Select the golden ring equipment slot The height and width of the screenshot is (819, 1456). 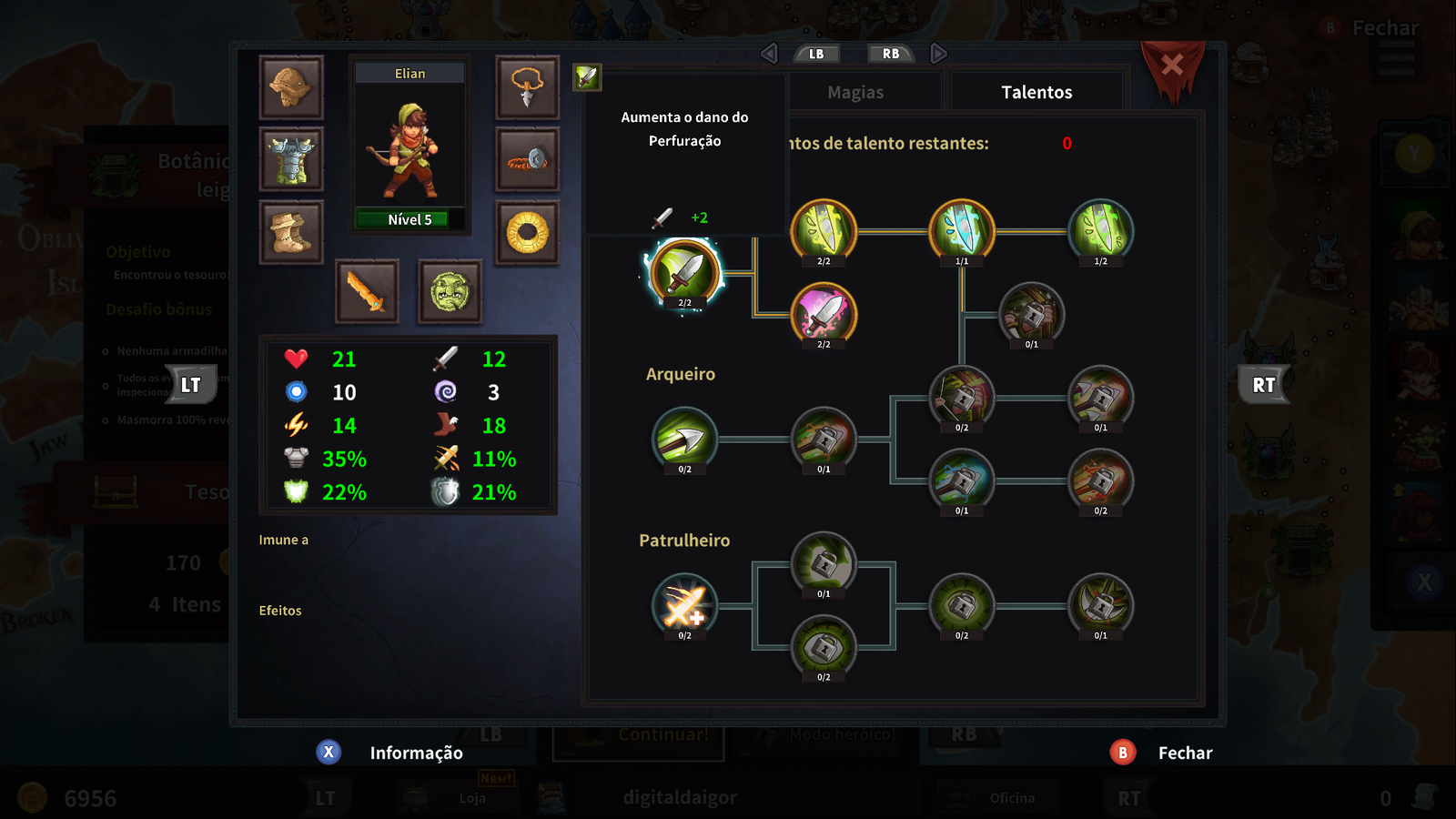527,232
